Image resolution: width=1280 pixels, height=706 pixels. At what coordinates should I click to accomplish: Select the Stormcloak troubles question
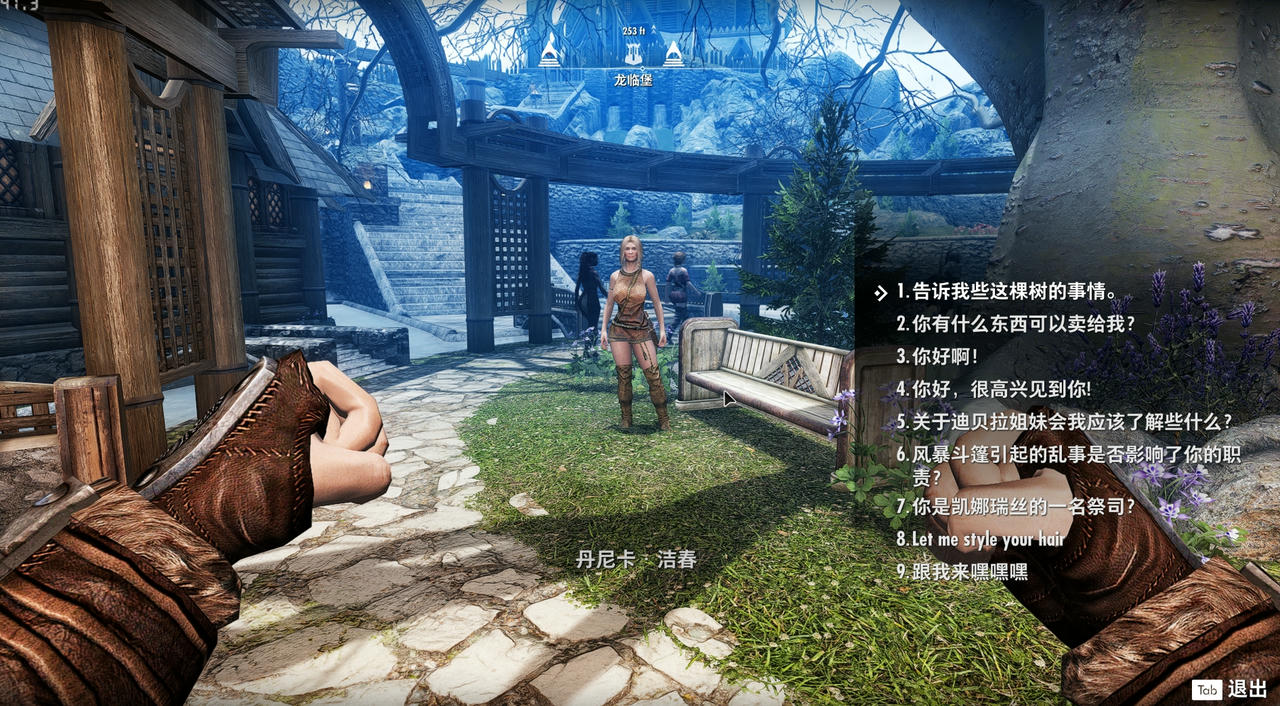pyautogui.click(x=1070, y=455)
